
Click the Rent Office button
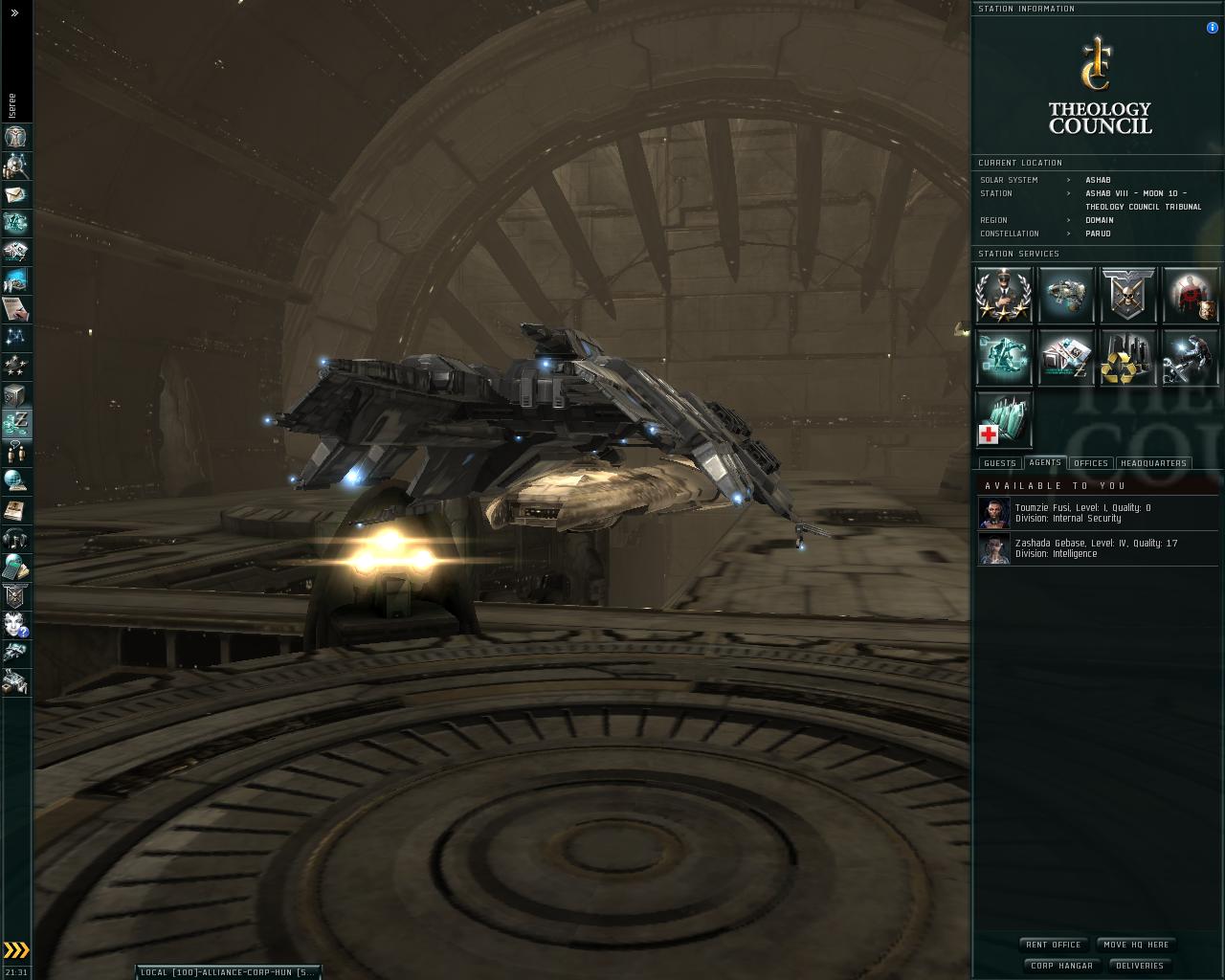pyautogui.click(x=1053, y=945)
